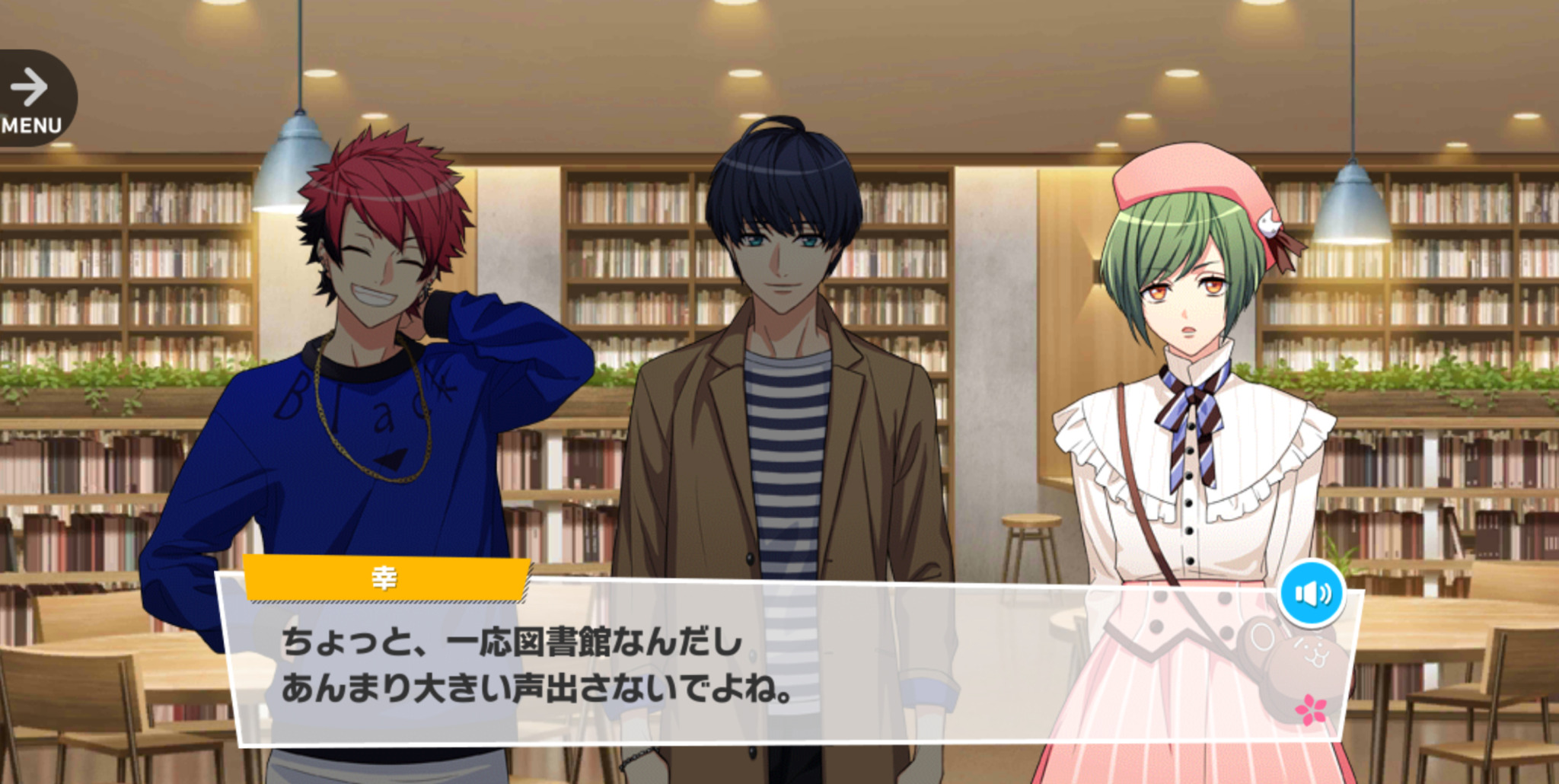Open the MENU arrow button
The image size is (1559, 784).
click(32, 99)
